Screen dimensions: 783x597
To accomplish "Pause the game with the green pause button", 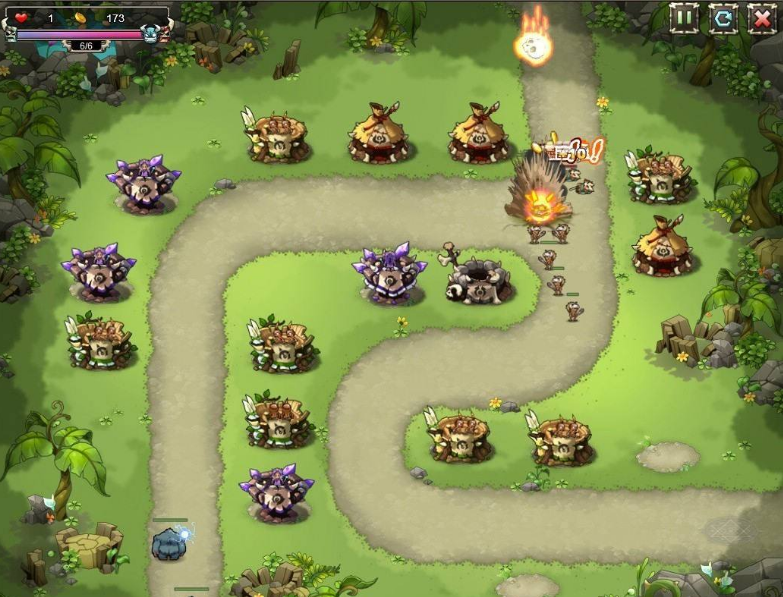I will pyautogui.click(x=685, y=17).
